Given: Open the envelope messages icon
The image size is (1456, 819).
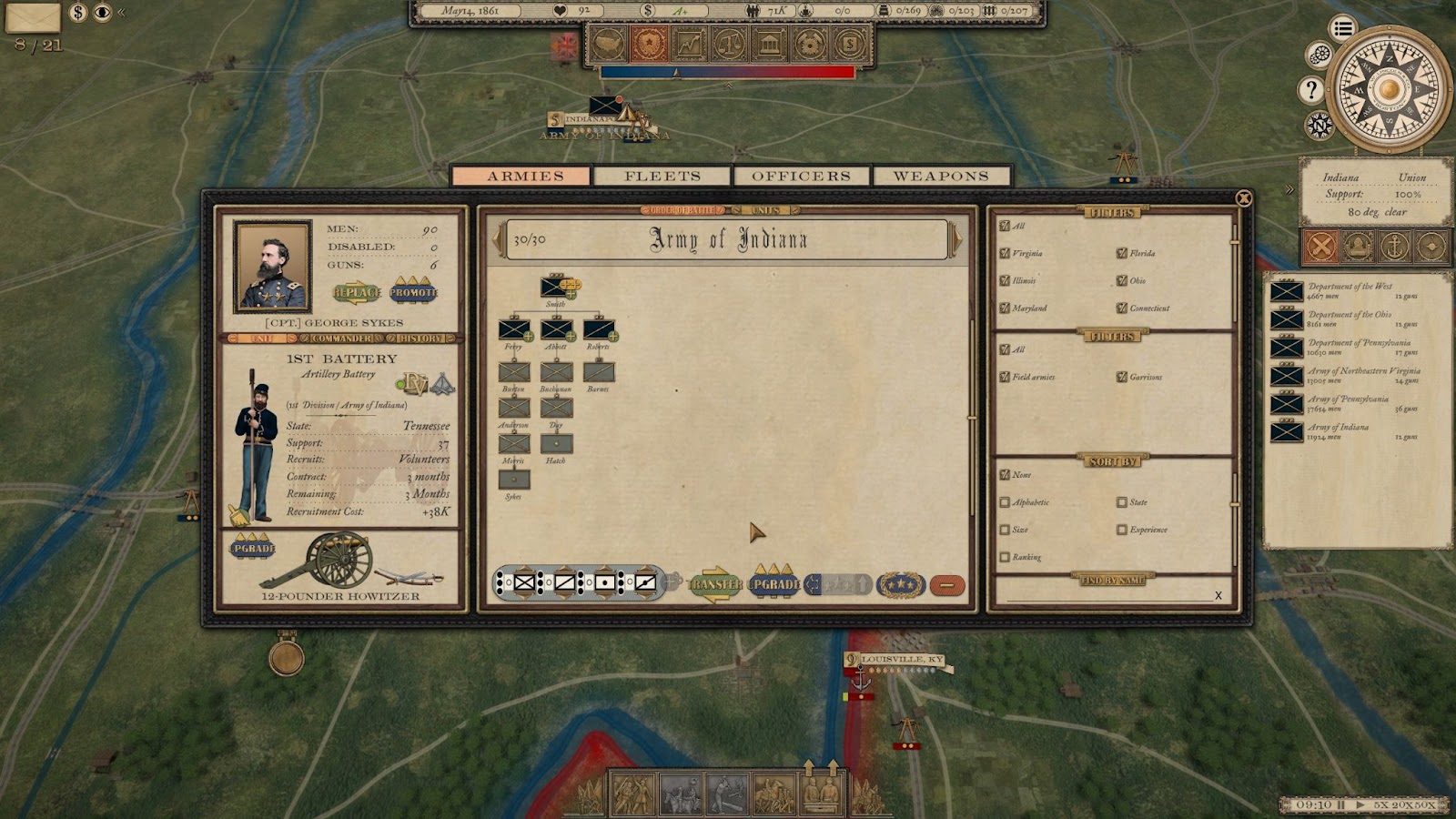Looking at the screenshot, I should 33,15.
